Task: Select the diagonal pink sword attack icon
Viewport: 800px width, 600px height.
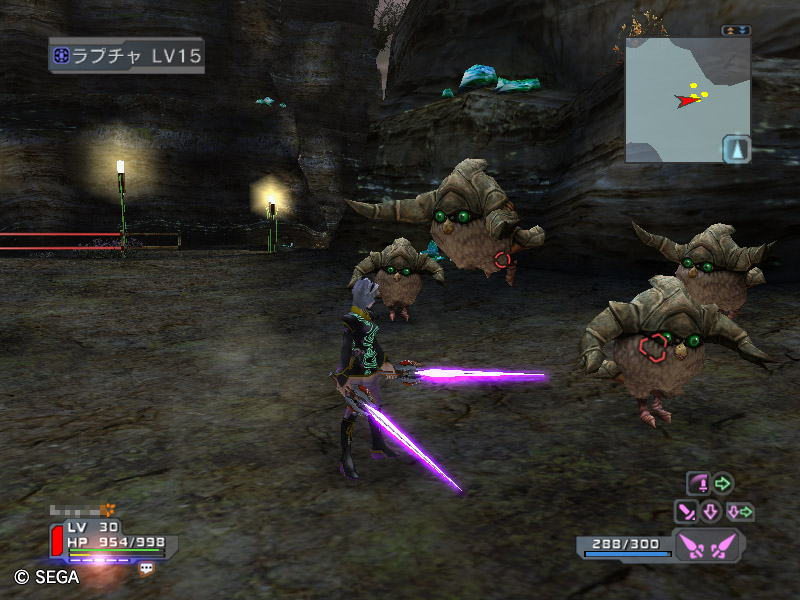Action: click(687, 512)
